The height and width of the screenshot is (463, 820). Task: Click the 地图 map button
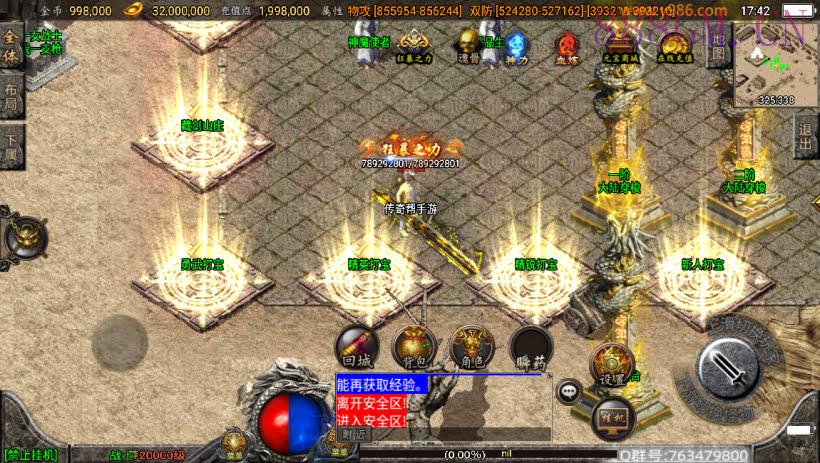pos(718,48)
